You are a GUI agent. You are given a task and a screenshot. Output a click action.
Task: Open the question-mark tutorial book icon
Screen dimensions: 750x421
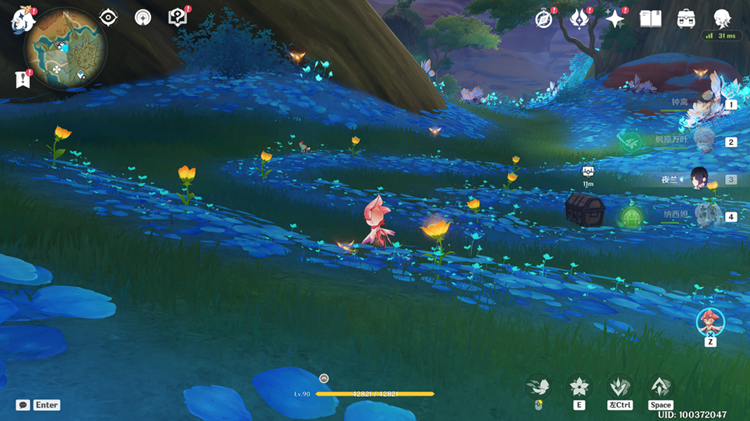[178, 17]
